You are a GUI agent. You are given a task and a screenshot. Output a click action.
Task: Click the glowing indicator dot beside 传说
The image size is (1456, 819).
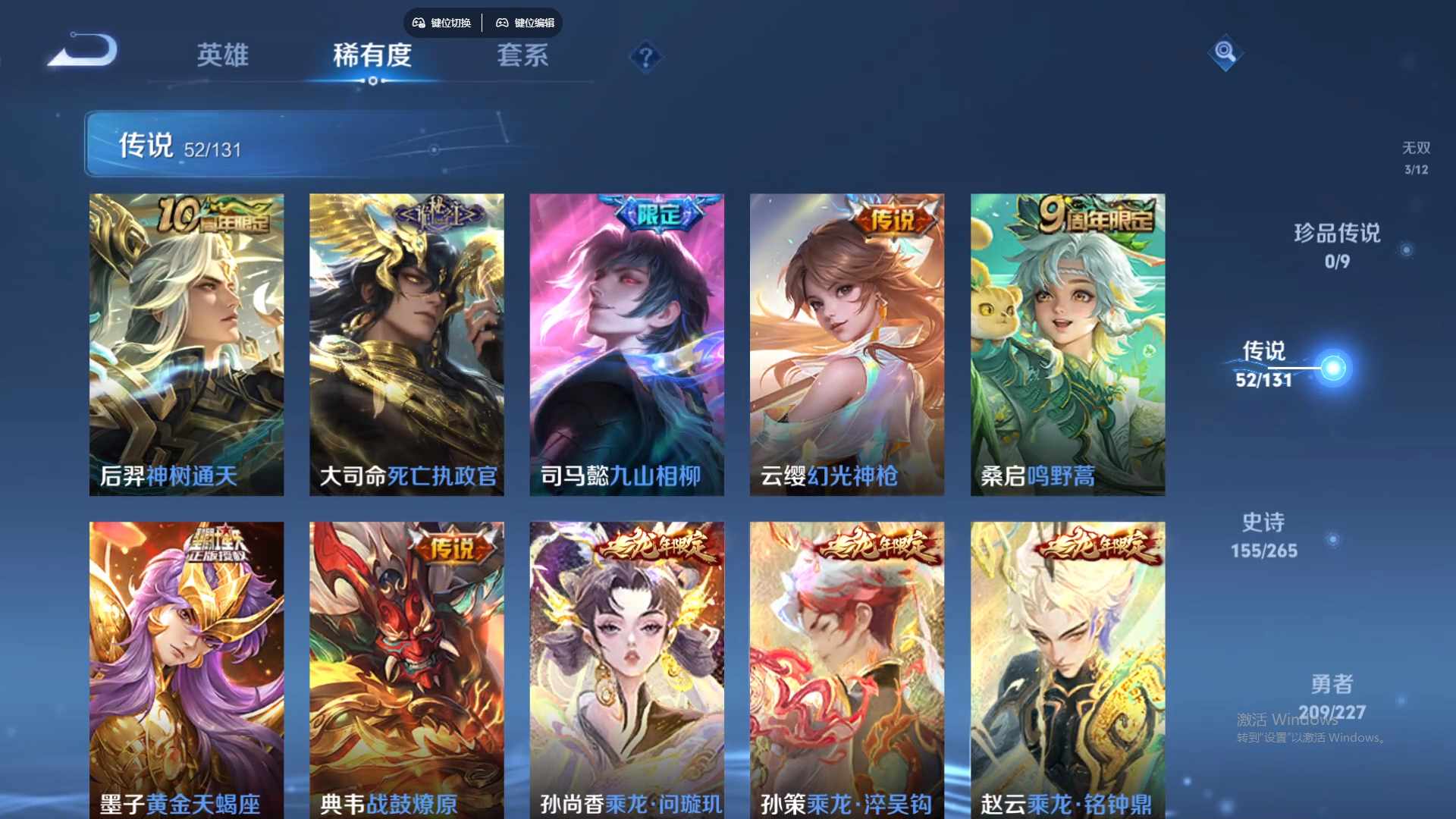click(x=1332, y=366)
